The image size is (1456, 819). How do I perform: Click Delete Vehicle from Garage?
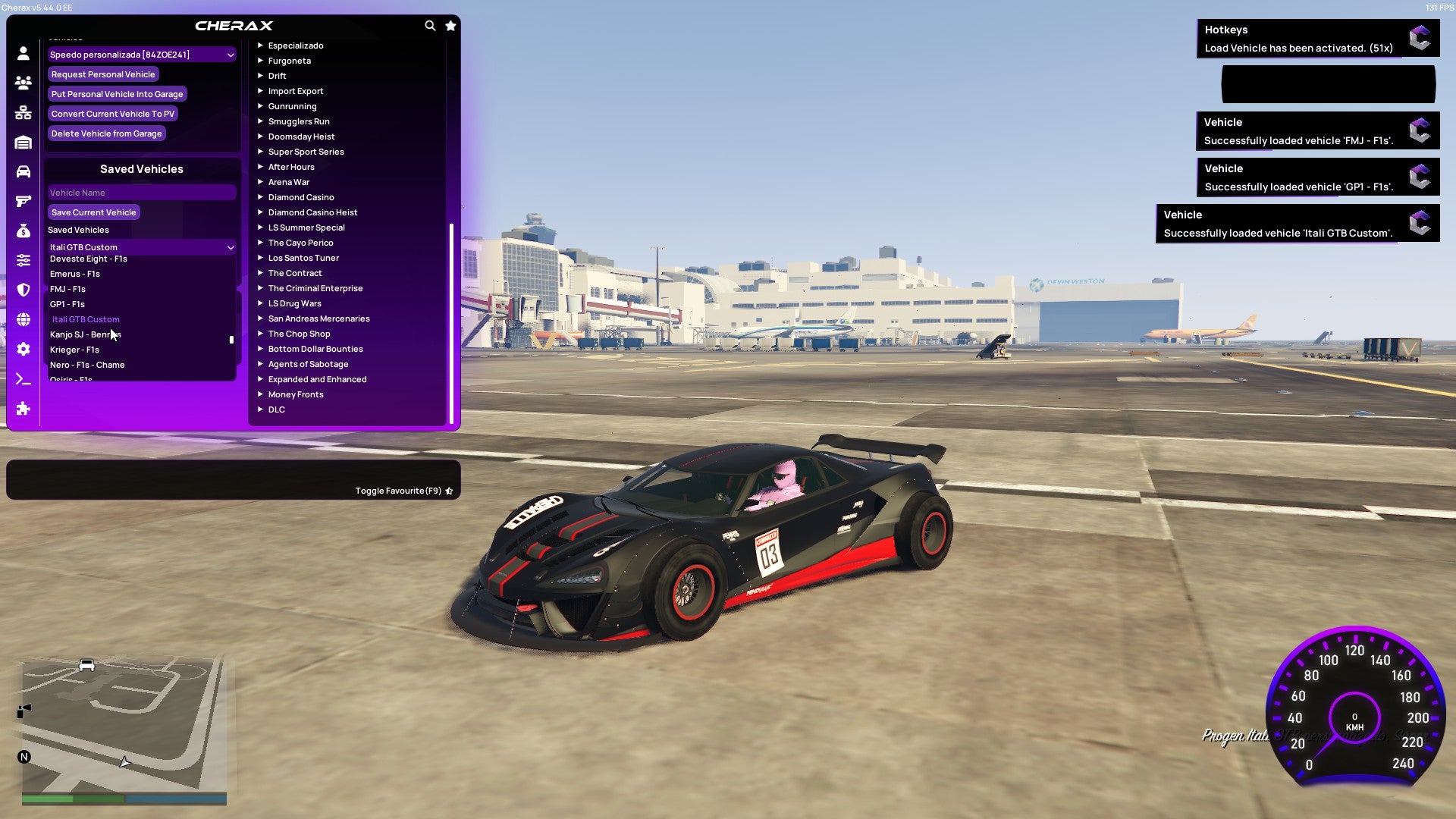click(106, 133)
